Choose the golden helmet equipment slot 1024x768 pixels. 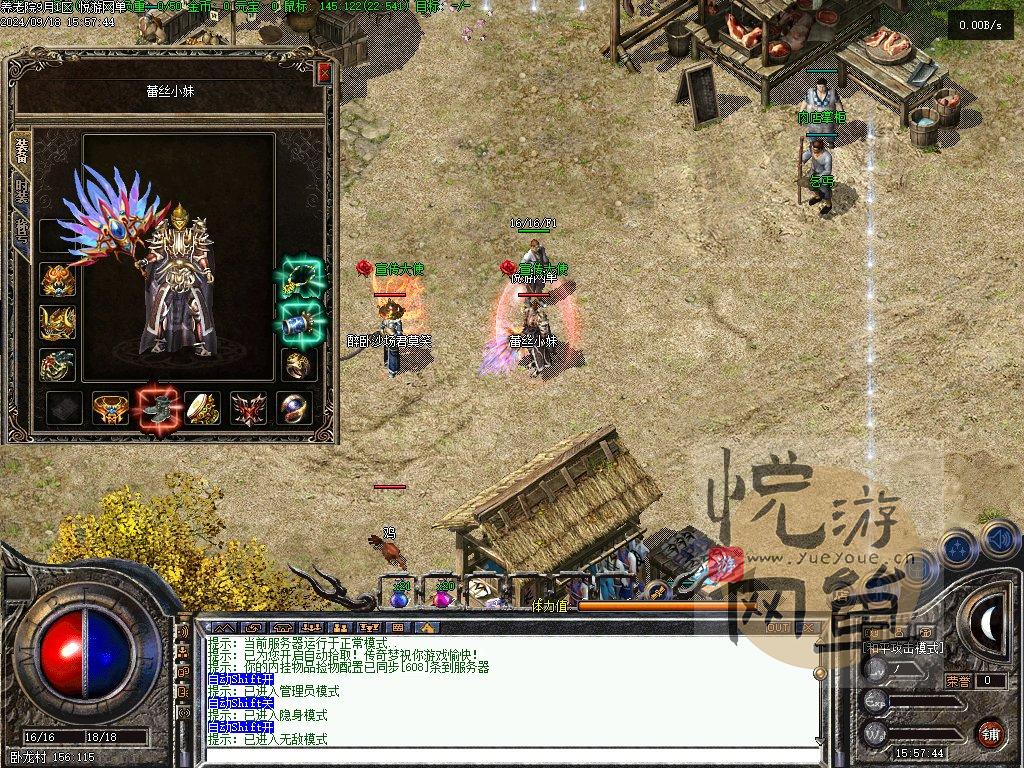pos(58,280)
